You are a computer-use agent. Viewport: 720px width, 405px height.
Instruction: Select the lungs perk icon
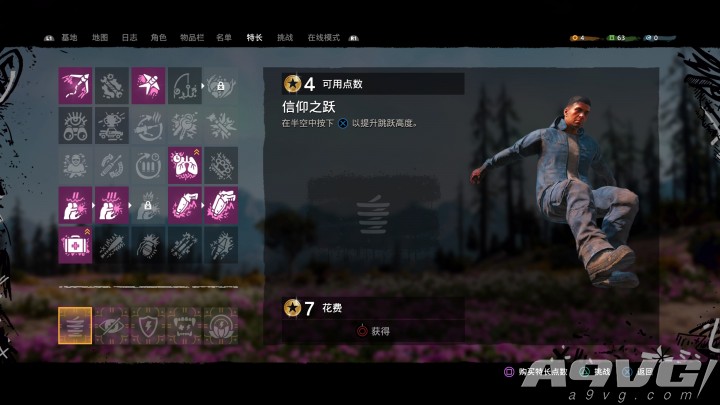coord(185,165)
